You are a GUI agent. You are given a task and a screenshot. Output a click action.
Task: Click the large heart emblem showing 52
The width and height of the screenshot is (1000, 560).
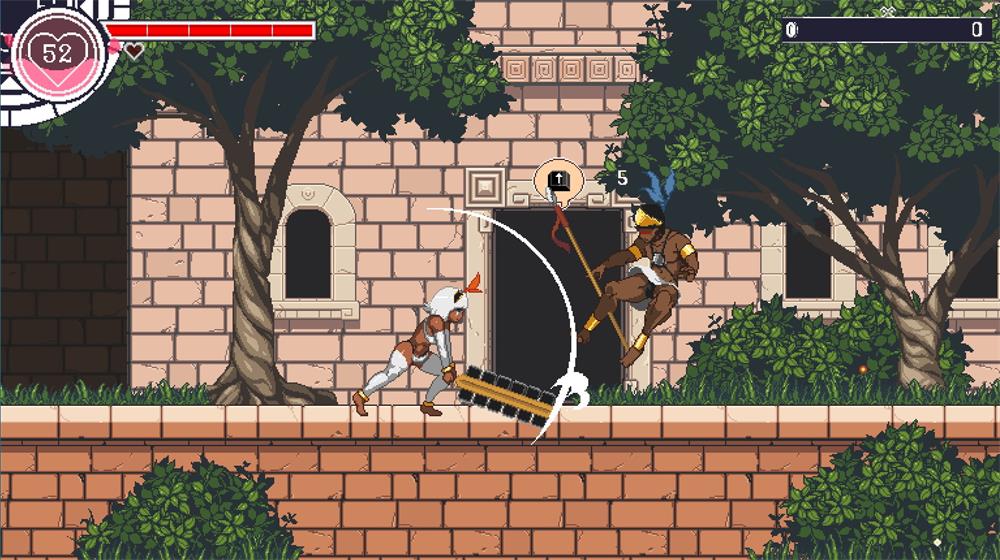pos(58,51)
